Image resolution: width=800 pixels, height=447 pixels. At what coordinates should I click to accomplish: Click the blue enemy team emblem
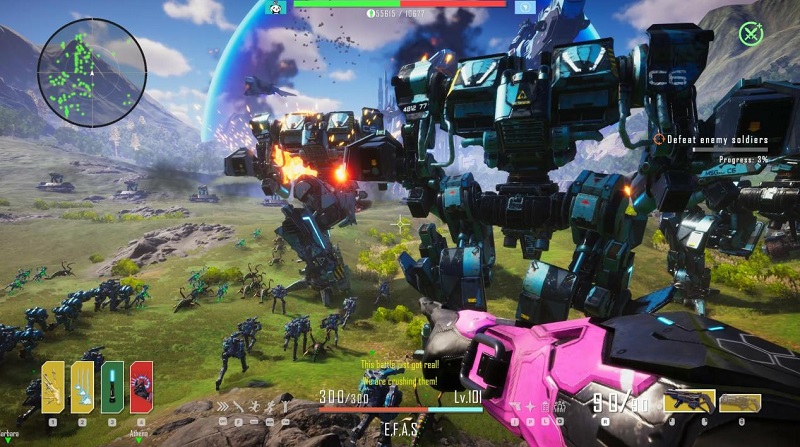523,7
